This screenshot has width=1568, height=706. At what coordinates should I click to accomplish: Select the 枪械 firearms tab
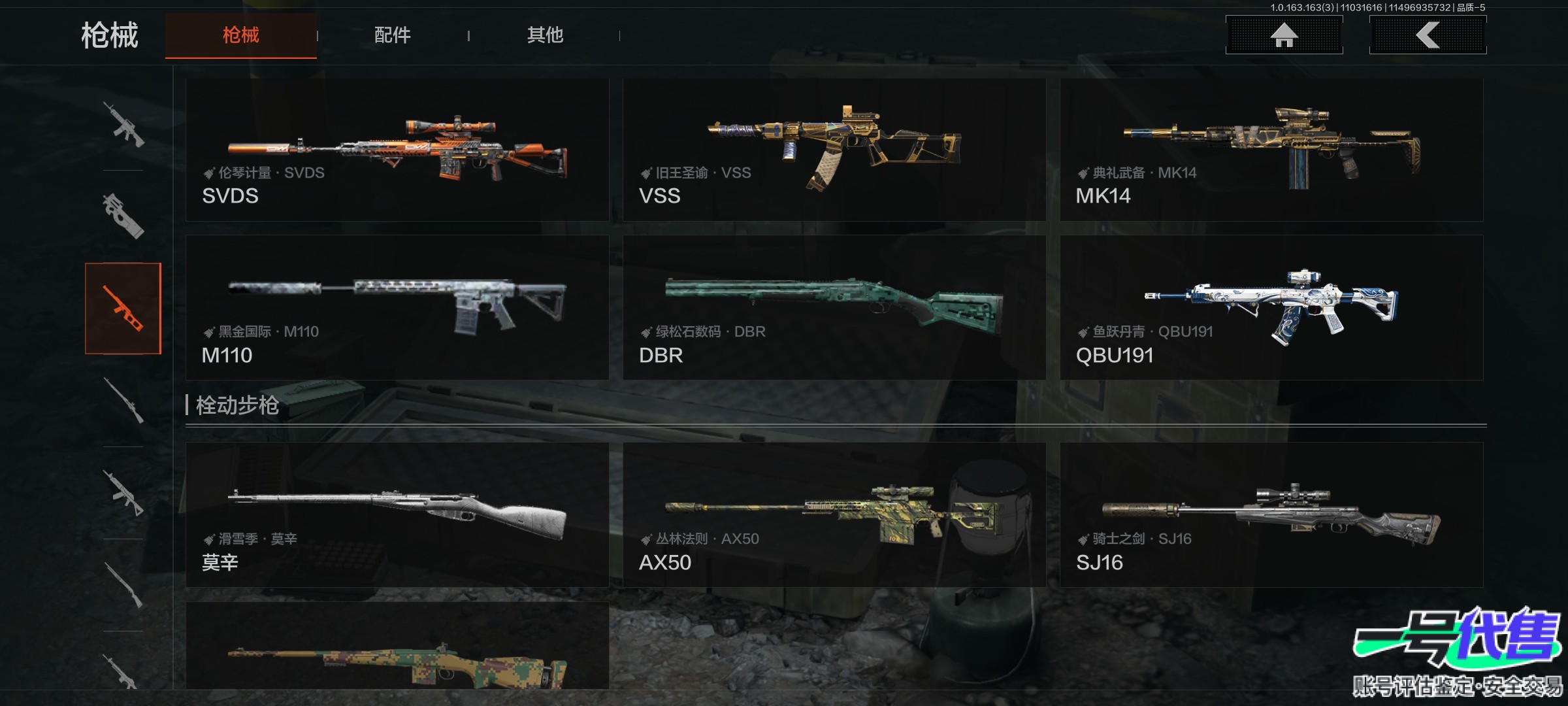pos(240,35)
